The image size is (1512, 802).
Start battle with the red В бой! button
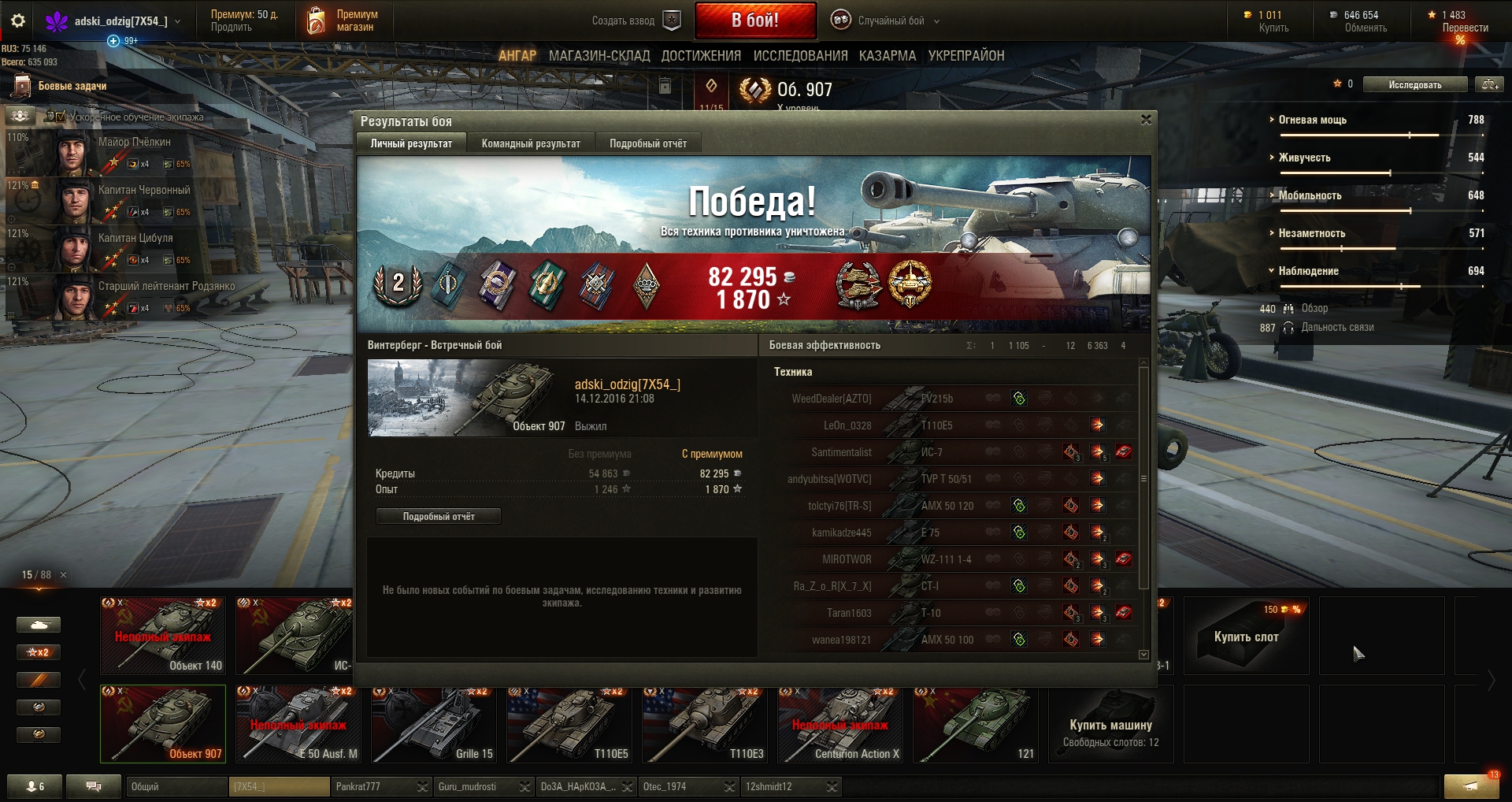(x=755, y=20)
